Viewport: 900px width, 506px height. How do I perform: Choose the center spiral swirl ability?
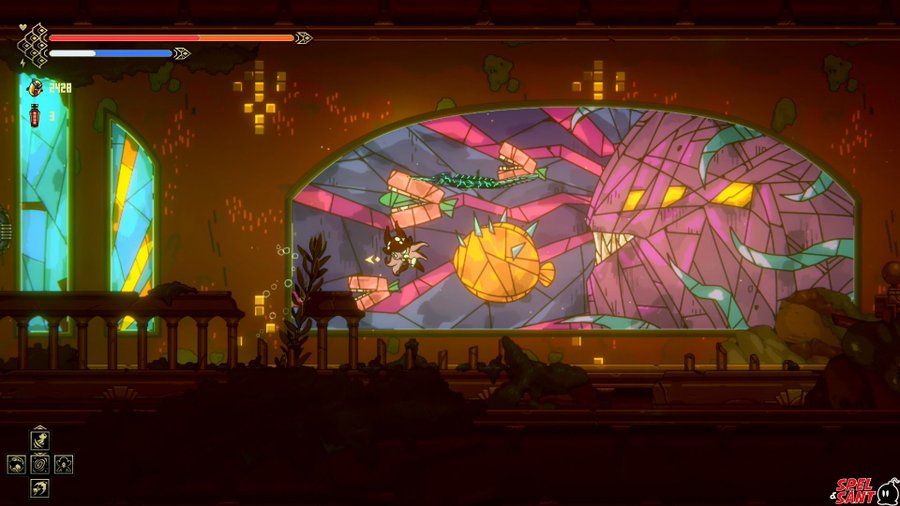pyautogui.click(x=40, y=464)
